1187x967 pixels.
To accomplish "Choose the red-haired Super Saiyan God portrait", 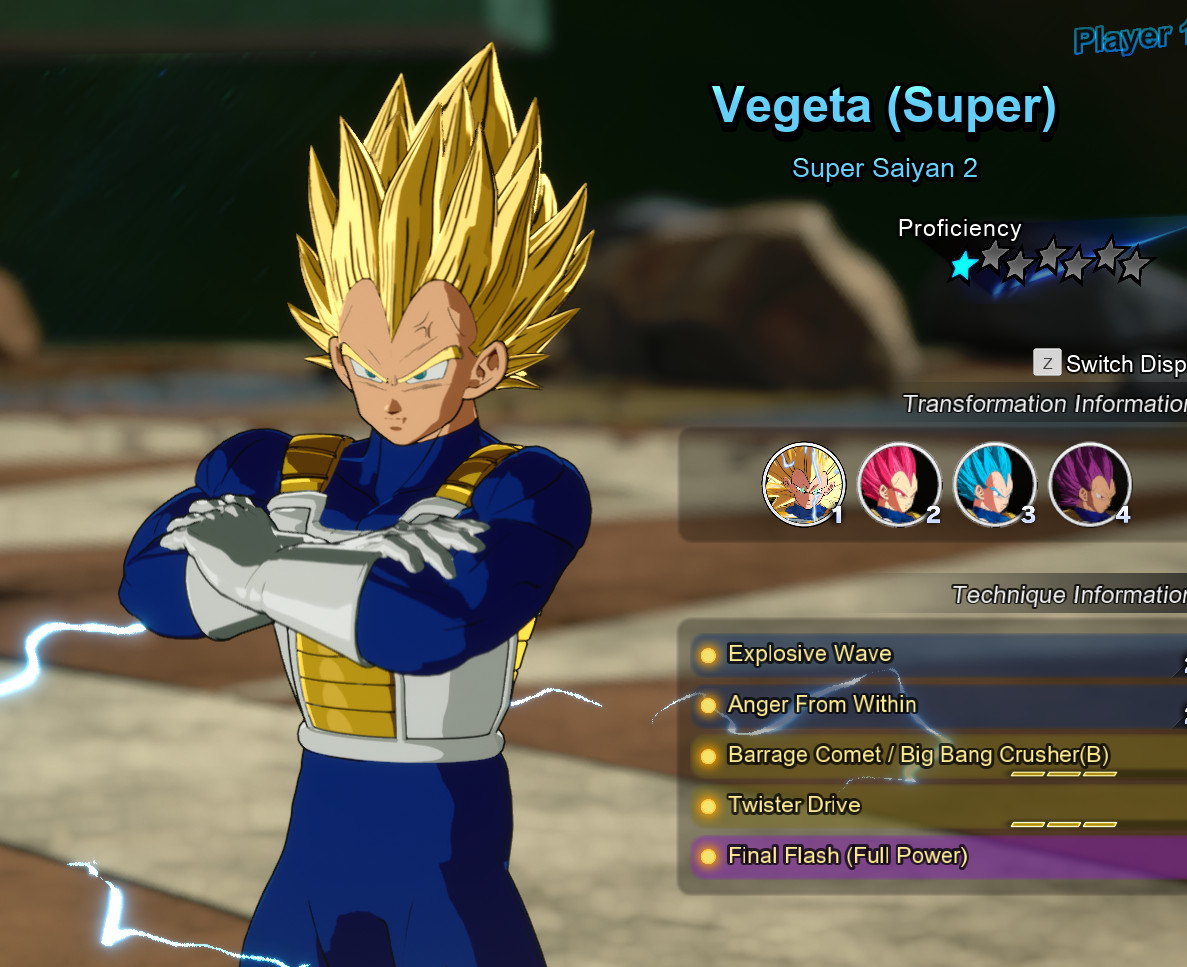I will click(898, 484).
